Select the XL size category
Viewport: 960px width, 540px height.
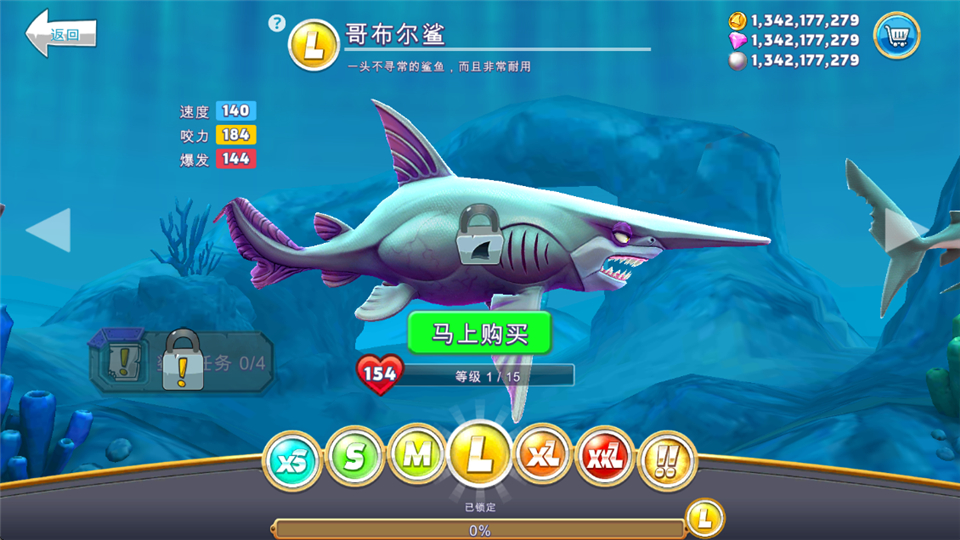pyautogui.click(x=543, y=455)
